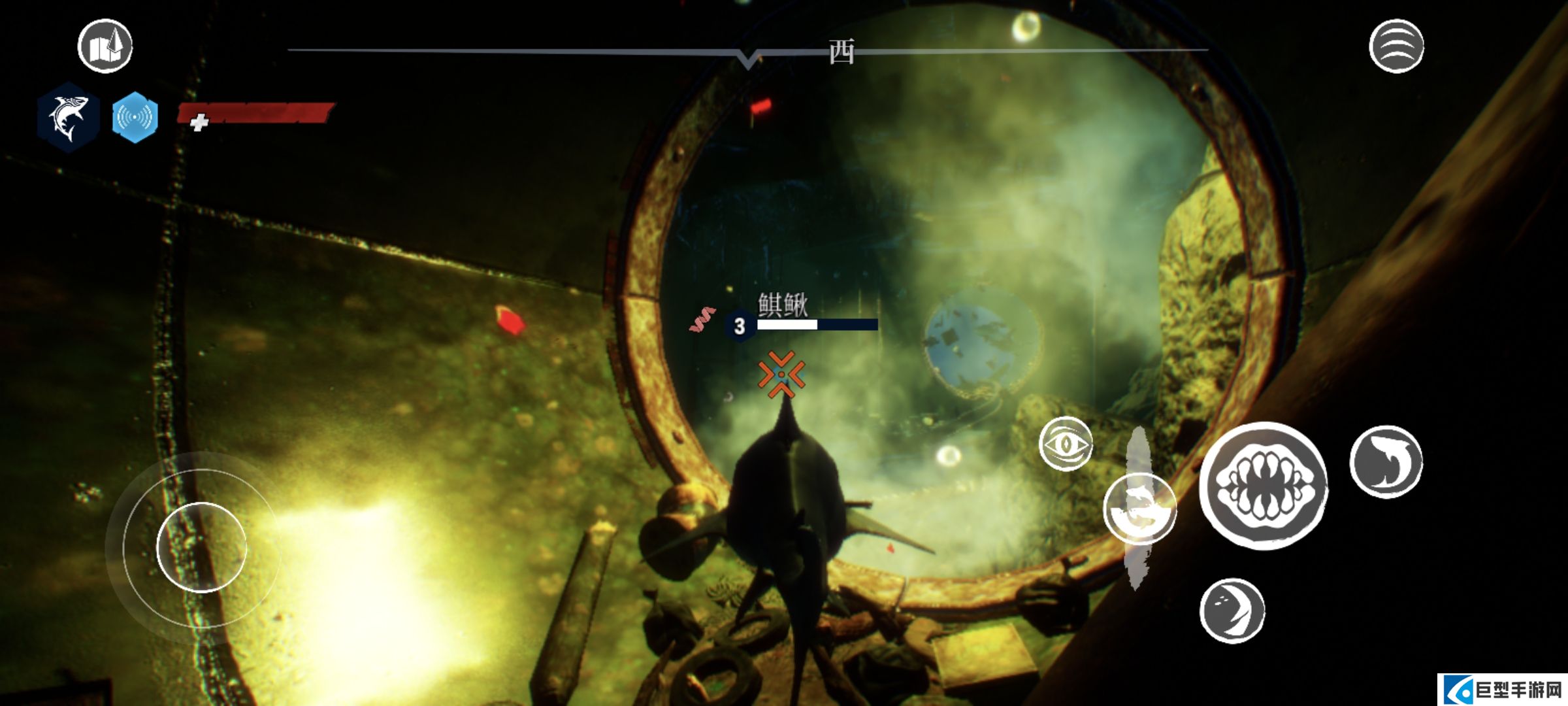Screen dimensions: 1568x706
Task: Activate the eye vision ability
Action: tap(1066, 445)
